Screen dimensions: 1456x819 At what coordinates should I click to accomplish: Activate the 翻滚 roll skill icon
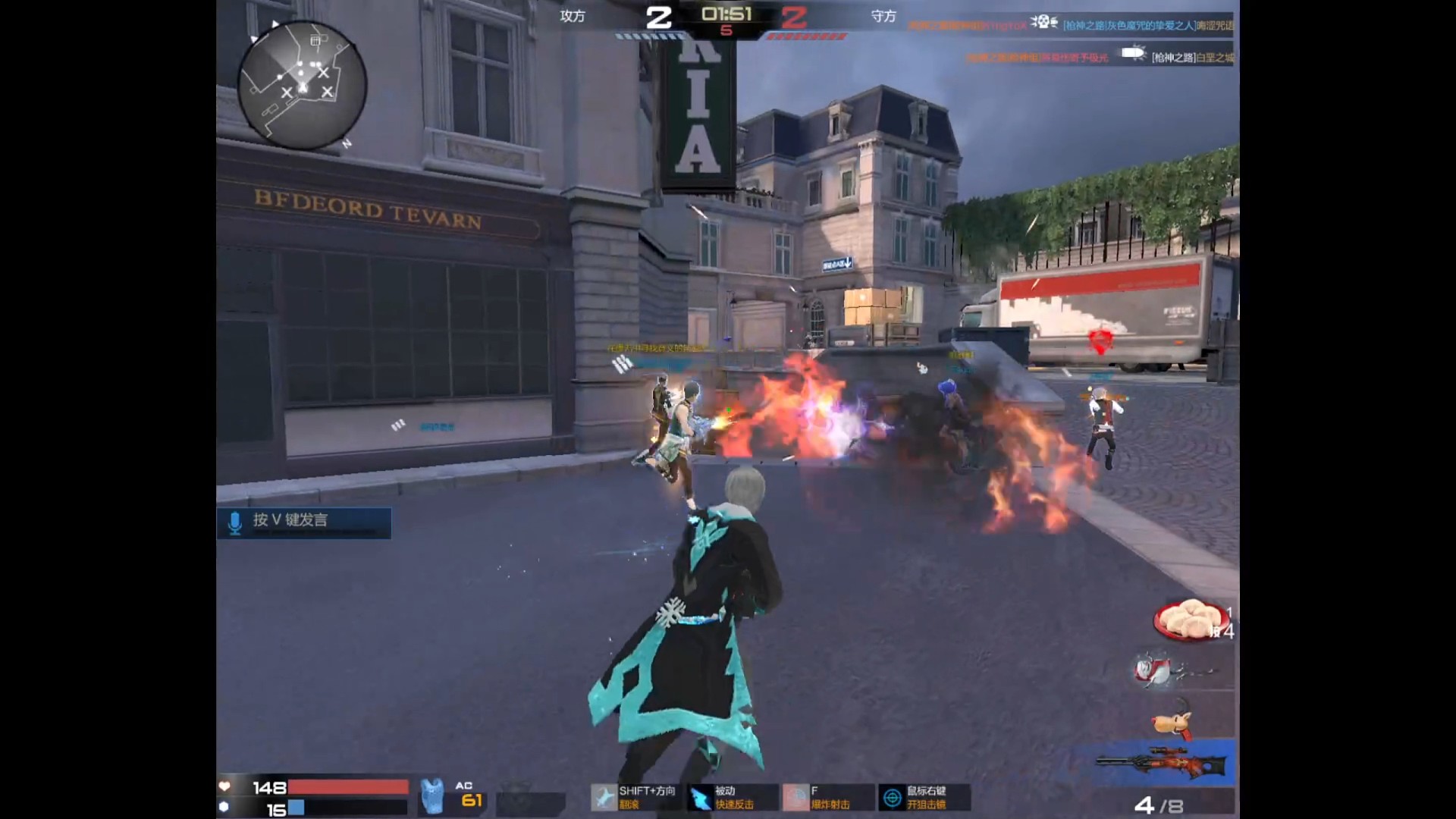click(604, 798)
